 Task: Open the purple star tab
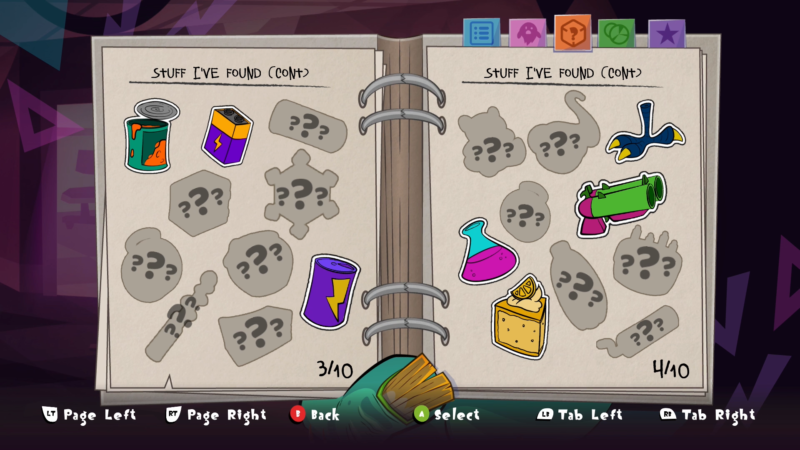[x=666, y=34]
